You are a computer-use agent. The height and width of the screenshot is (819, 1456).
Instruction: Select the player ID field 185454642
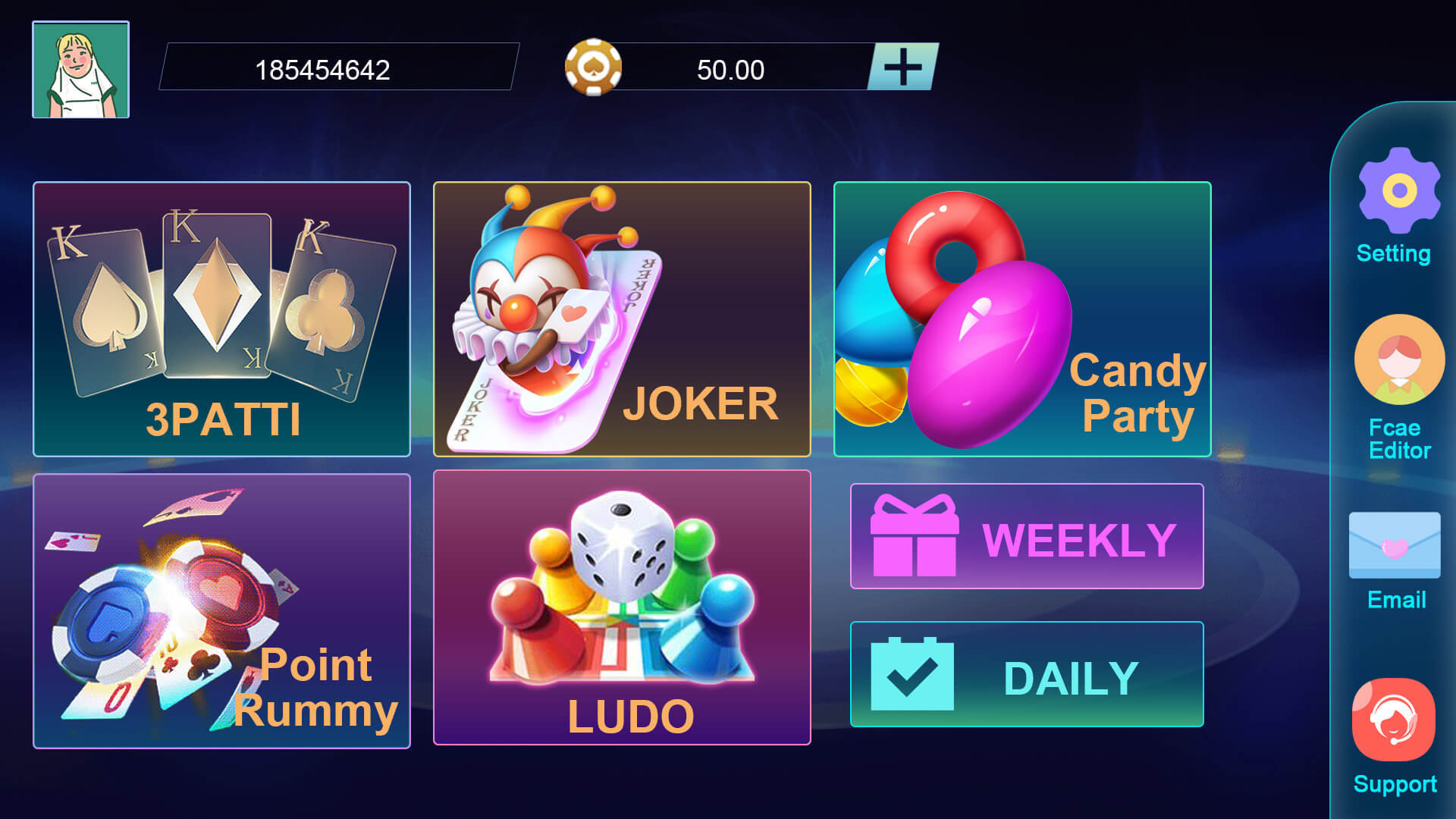(x=337, y=70)
